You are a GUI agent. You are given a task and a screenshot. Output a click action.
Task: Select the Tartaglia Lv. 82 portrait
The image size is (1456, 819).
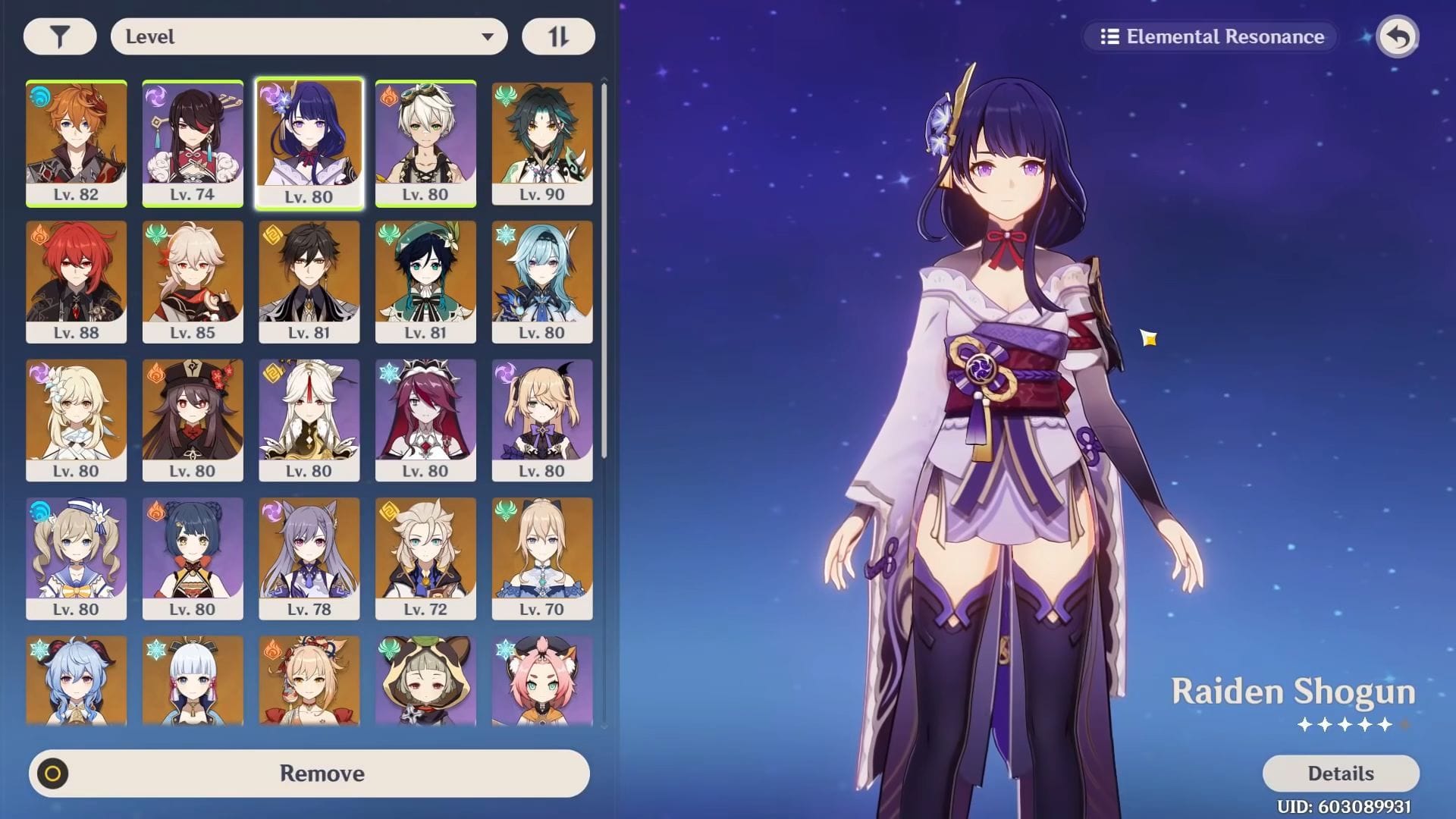(76, 143)
